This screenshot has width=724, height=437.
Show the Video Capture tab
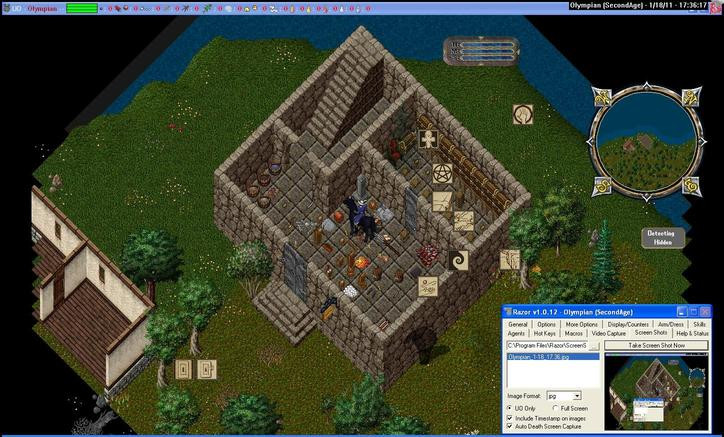(608, 333)
